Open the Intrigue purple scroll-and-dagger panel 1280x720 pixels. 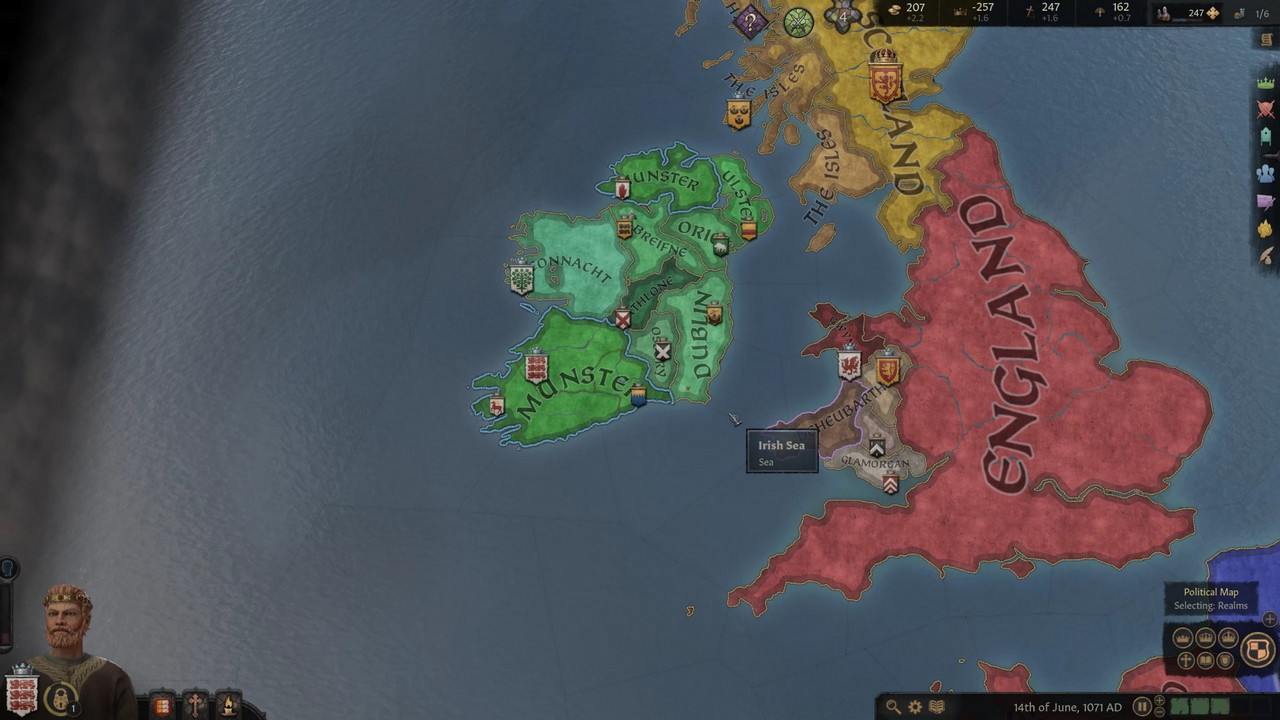(1266, 201)
